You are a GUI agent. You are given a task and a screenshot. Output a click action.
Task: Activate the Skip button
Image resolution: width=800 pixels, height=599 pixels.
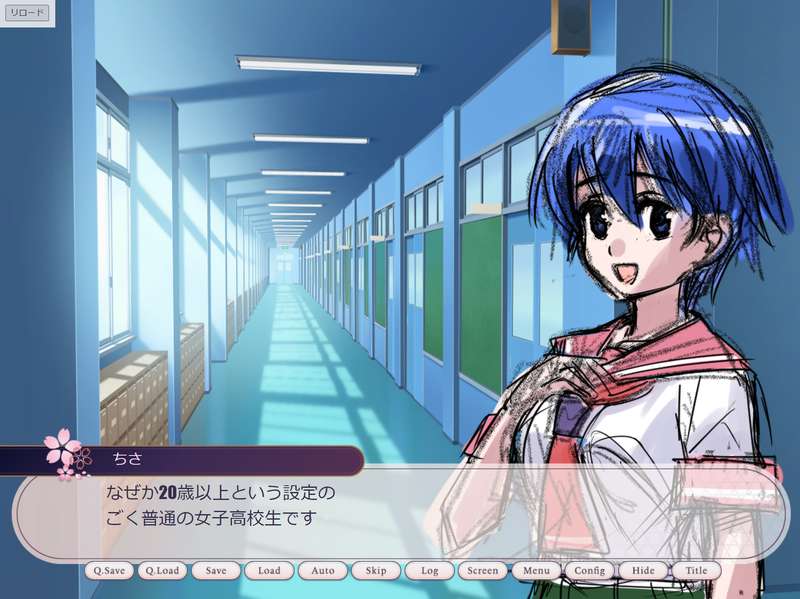point(376,571)
